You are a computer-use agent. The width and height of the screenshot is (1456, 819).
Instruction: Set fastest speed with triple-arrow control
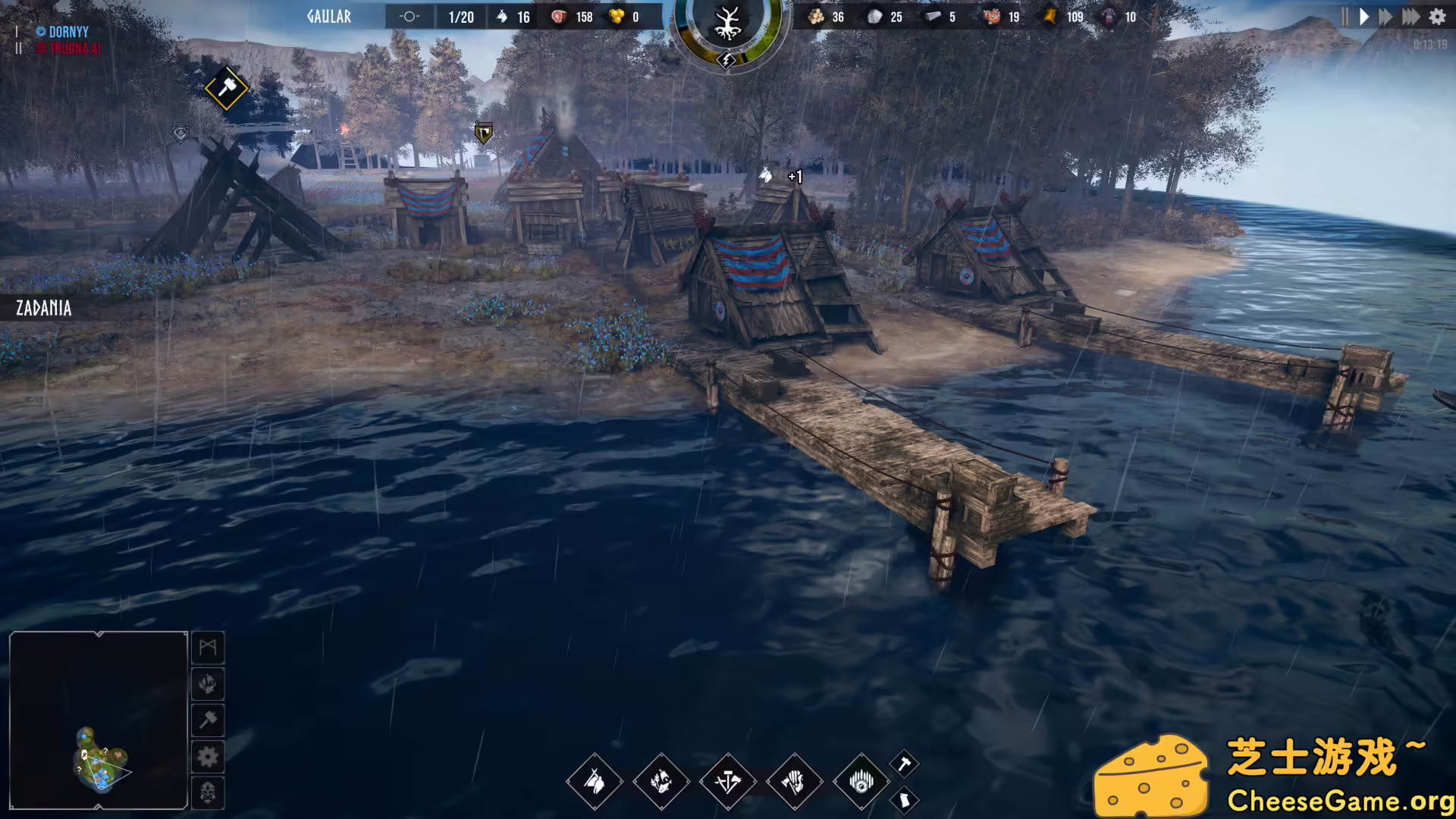pos(1411,17)
